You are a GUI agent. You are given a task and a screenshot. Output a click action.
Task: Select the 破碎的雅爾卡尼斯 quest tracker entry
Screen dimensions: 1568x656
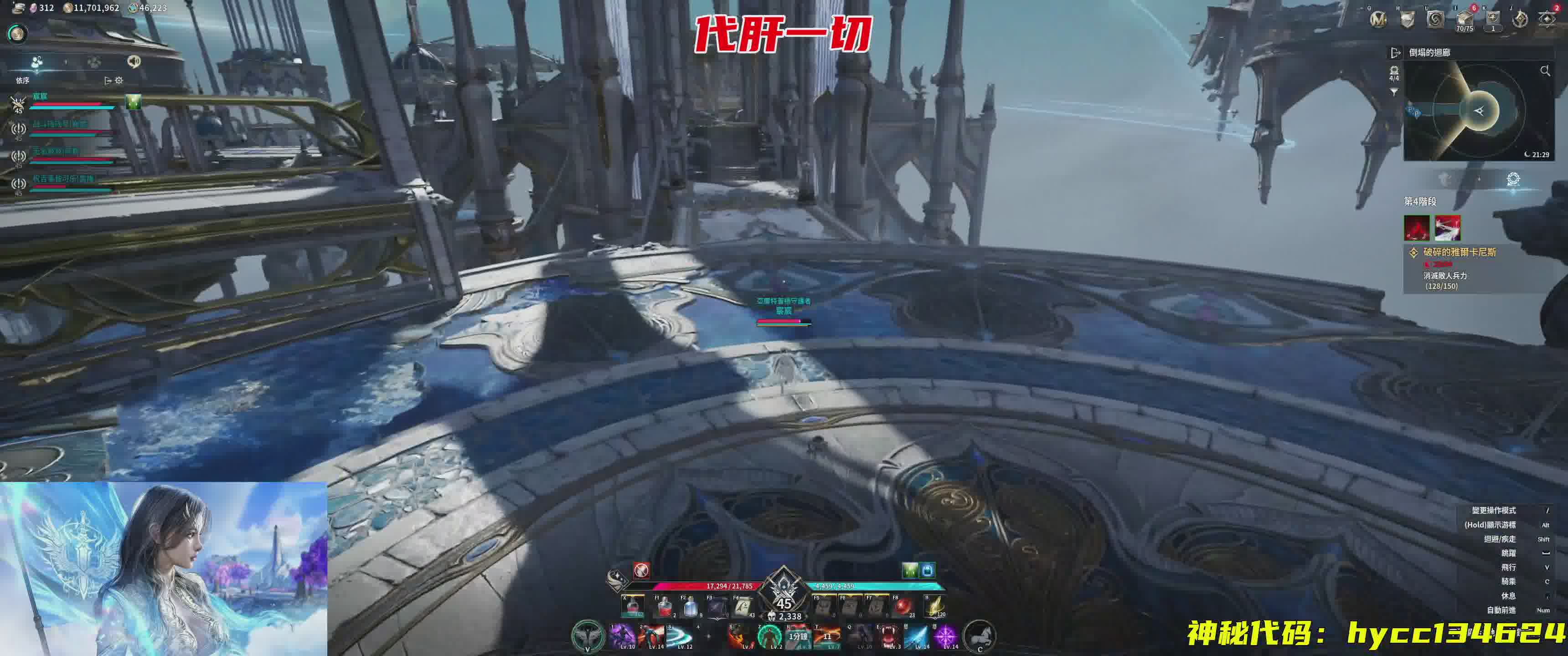tap(1459, 252)
